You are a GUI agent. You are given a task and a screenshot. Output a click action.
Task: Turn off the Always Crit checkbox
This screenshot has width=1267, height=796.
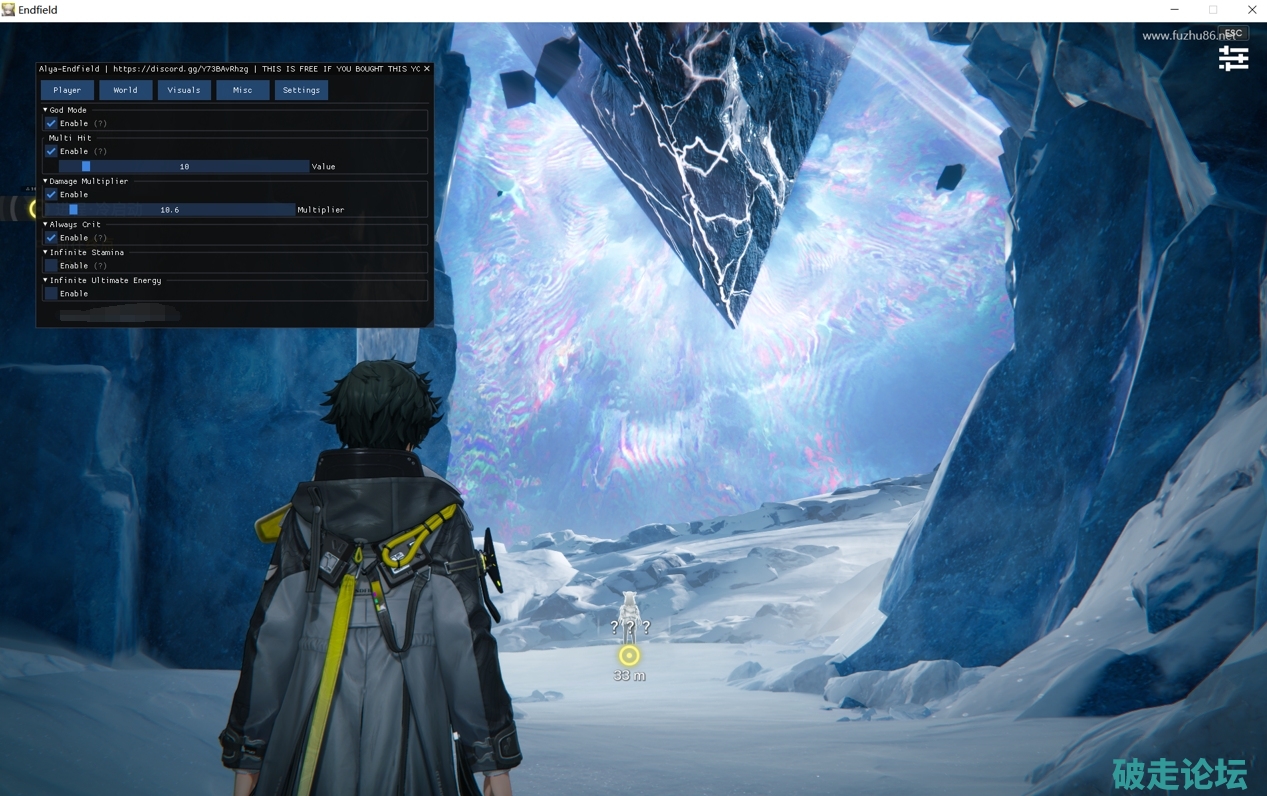52,238
